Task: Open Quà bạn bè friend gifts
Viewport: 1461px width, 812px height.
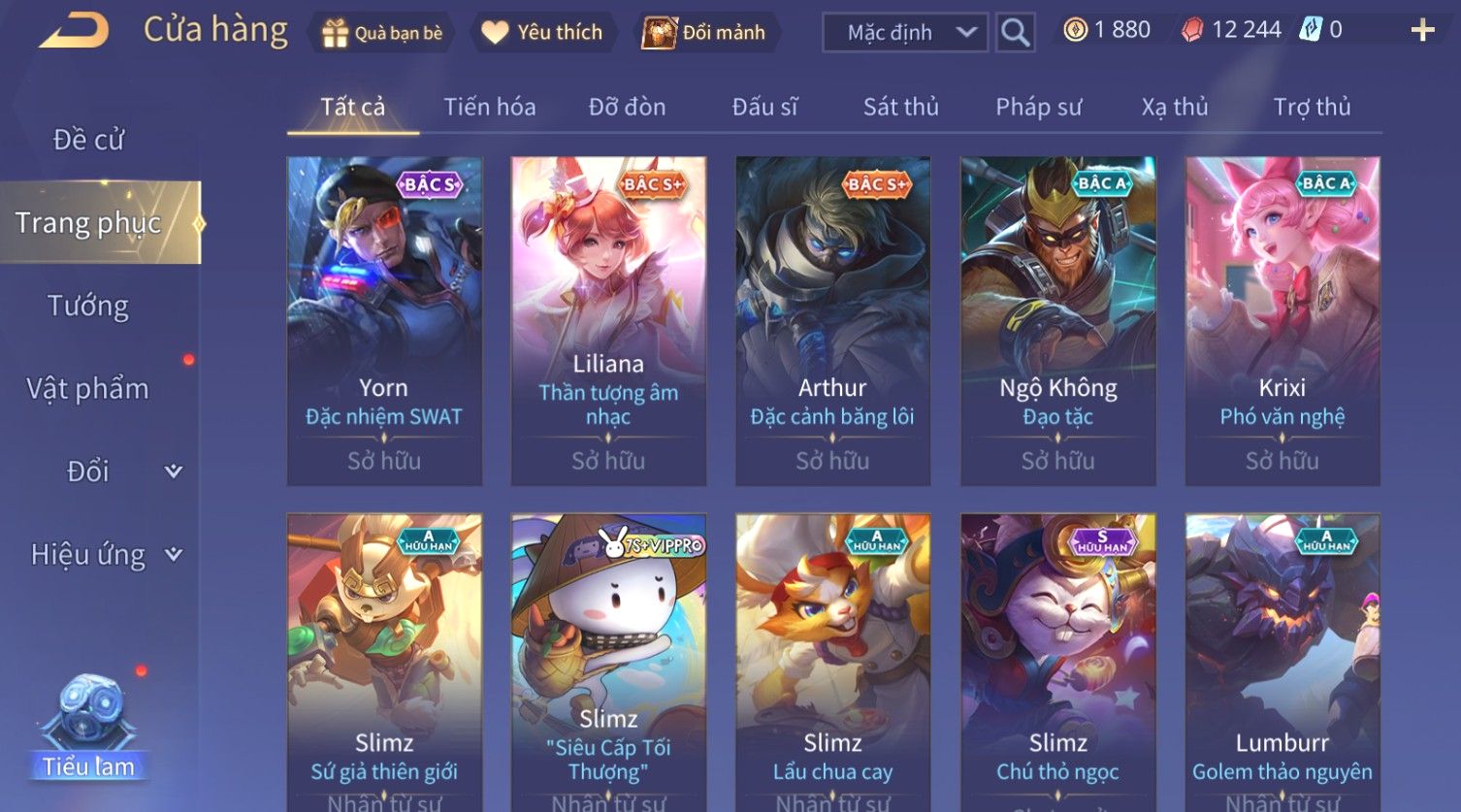Action: pos(381,32)
